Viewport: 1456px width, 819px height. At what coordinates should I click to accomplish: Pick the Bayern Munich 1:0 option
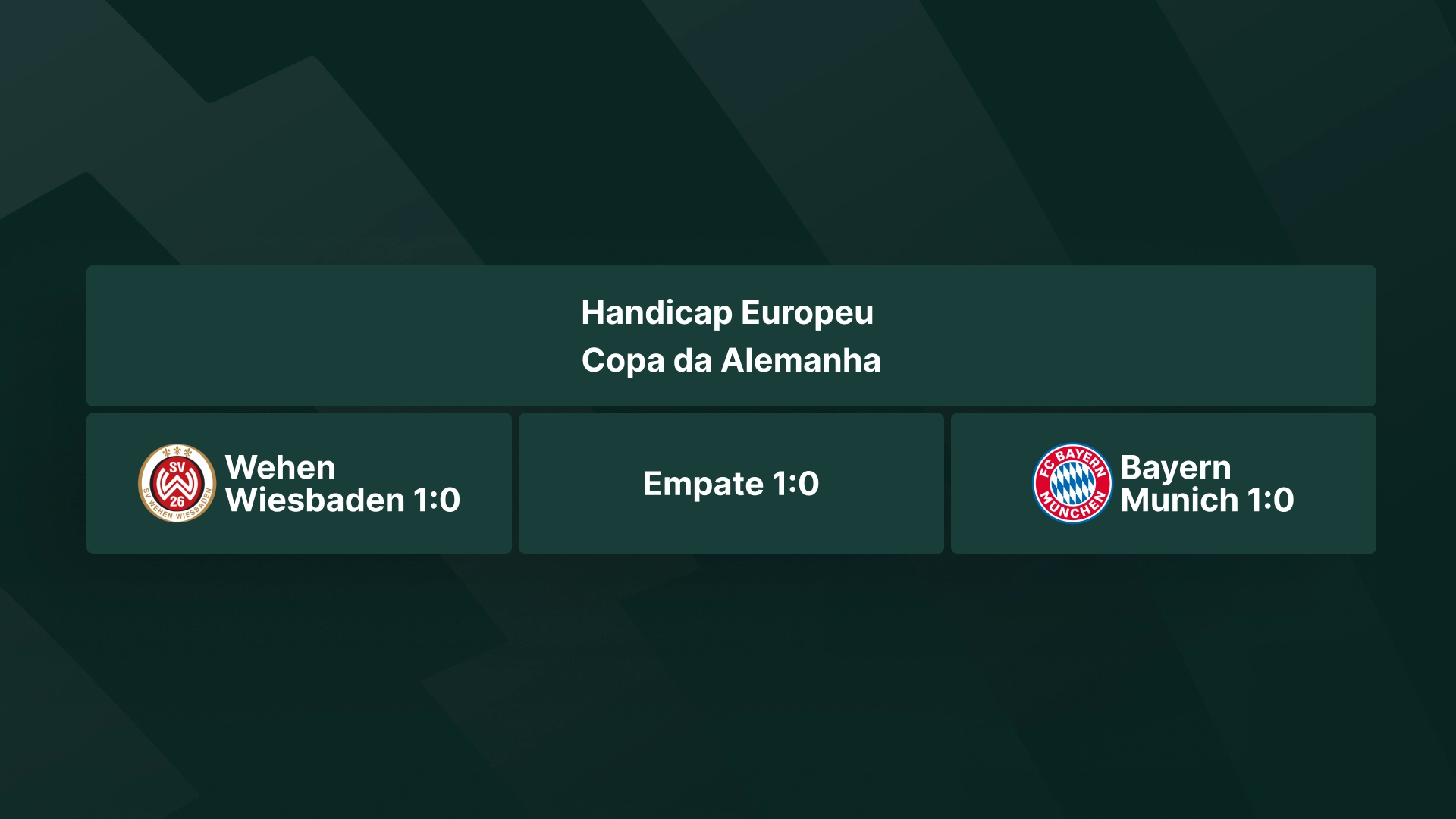(1163, 483)
